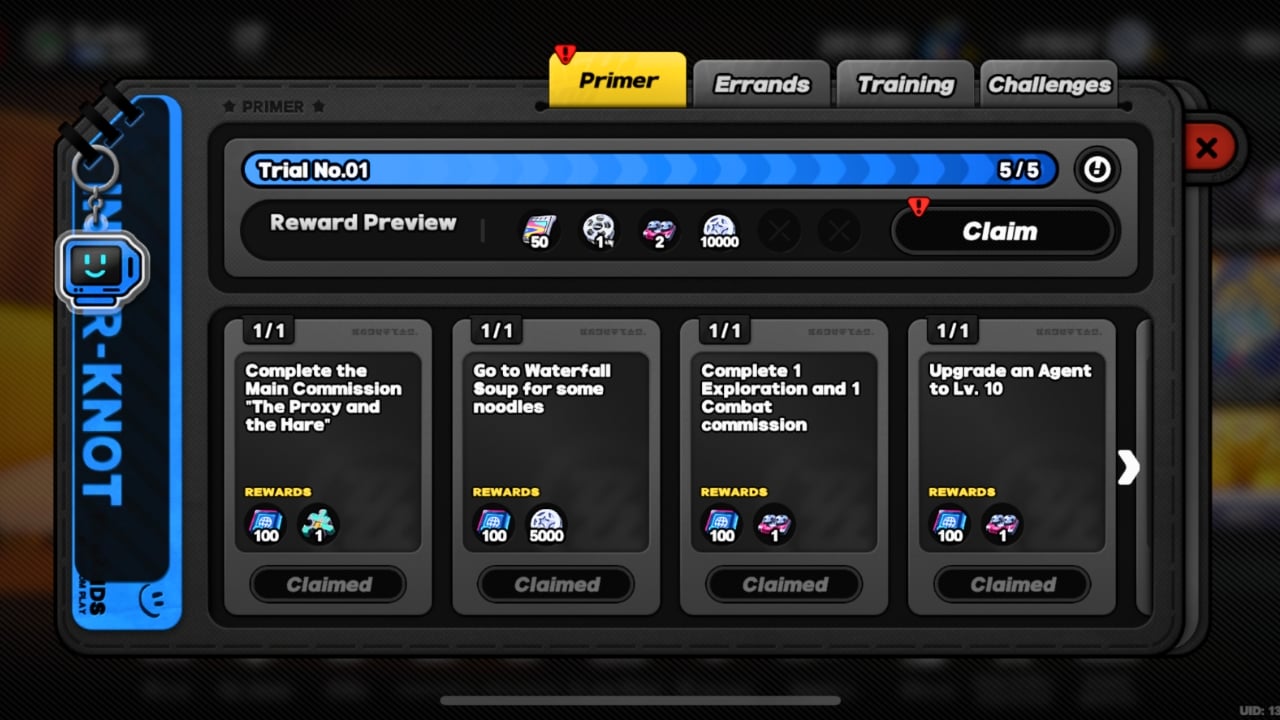This screenshot has height=720, width=1280.
Task: Click Claimed under the Exploration and Combat commission card
Action: tap(783, 585)
